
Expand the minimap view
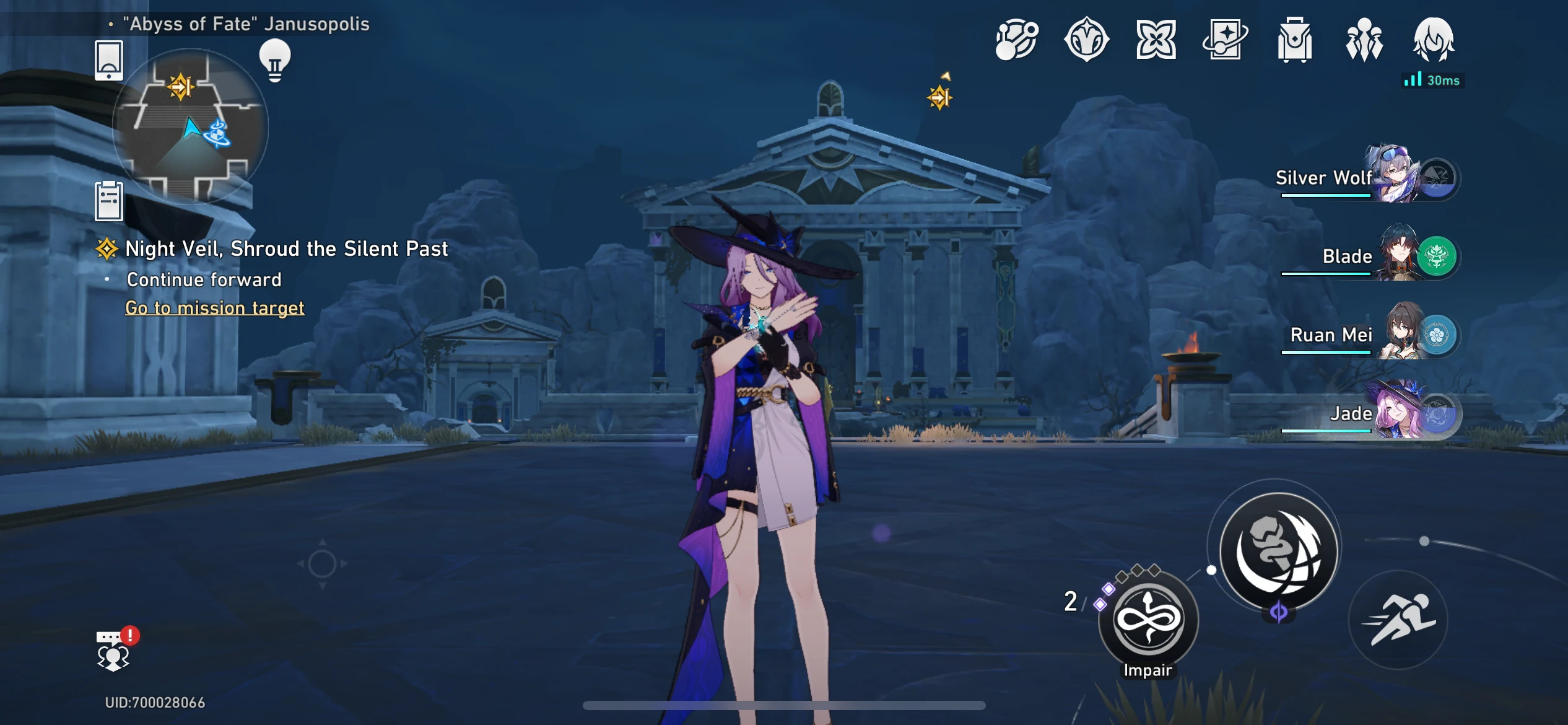192,128
